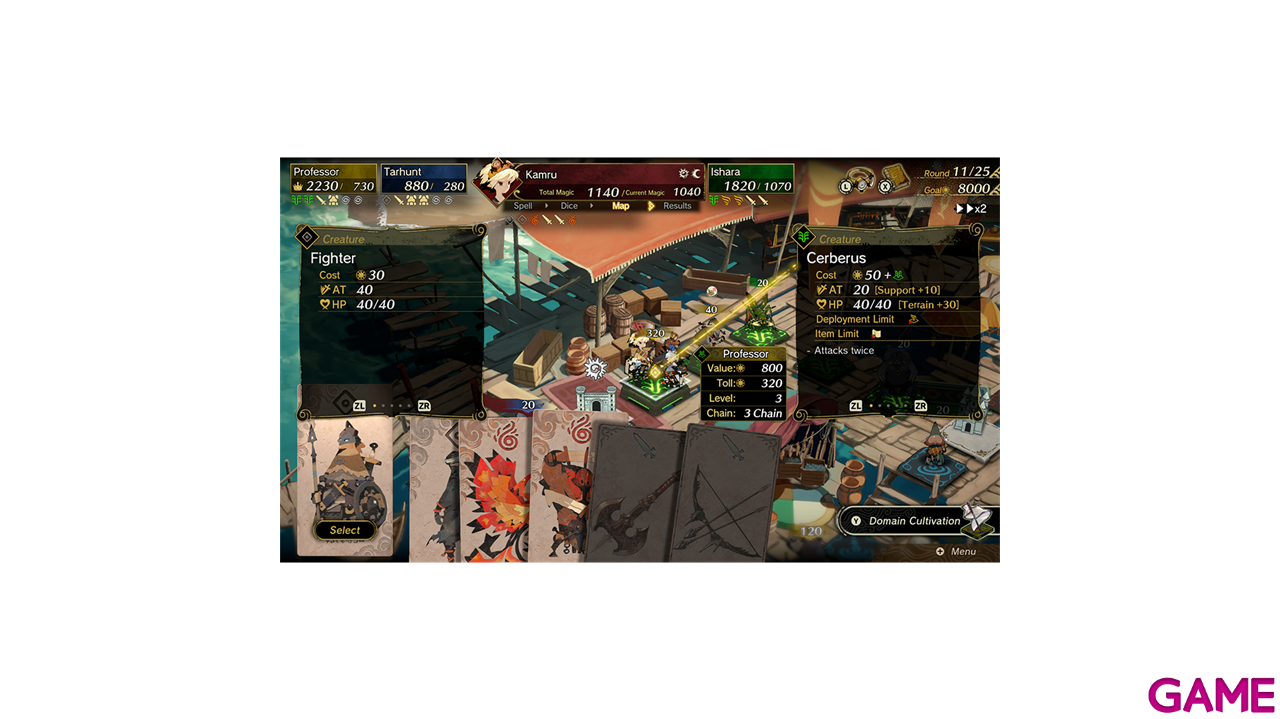Screen dimensions: 1280x719
Task: Show Professor's player status panel
Action: (333, 179)
